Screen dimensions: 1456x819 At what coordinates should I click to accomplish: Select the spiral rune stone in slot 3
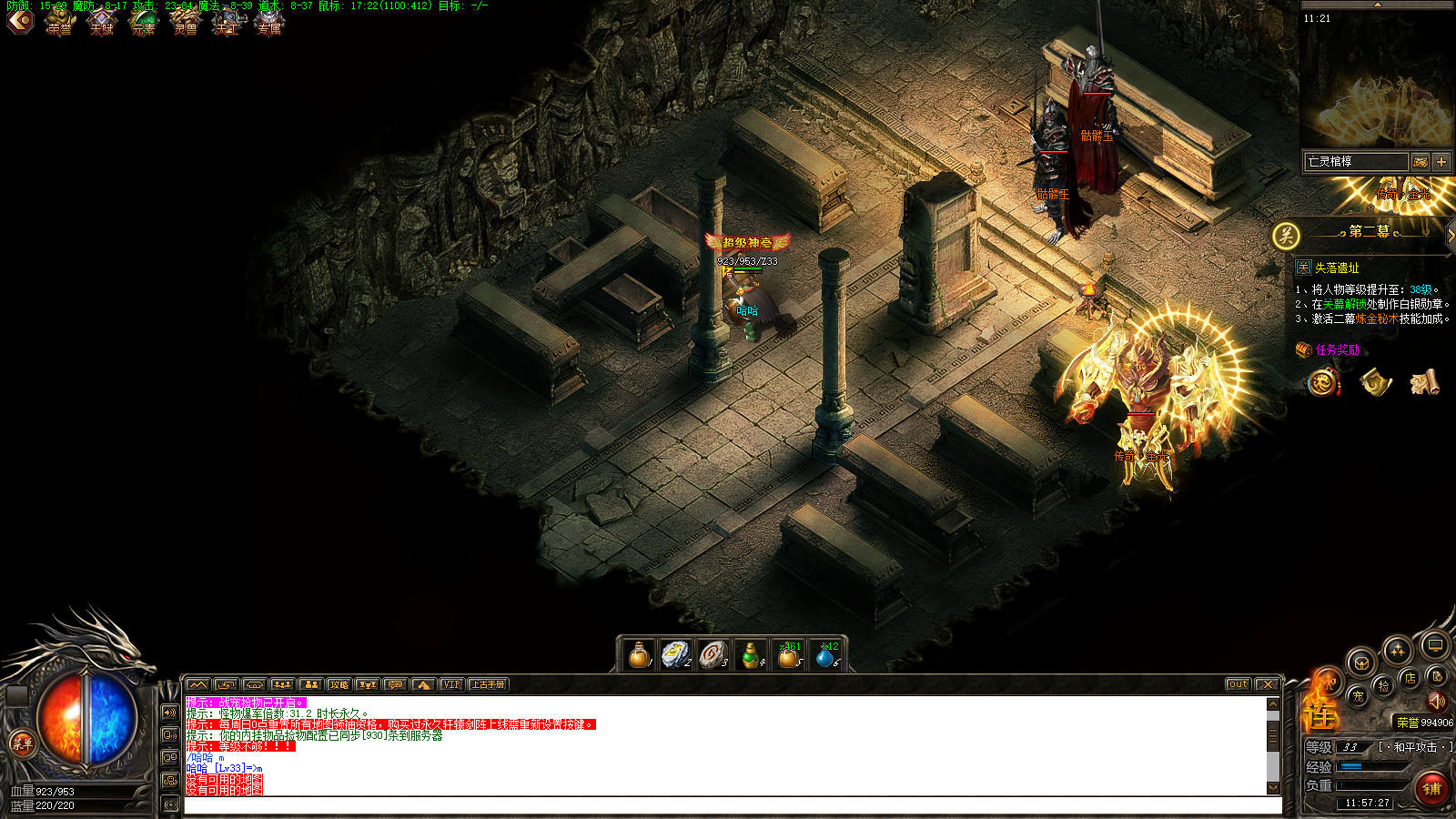pyautogui.click(x=713, y=654)
